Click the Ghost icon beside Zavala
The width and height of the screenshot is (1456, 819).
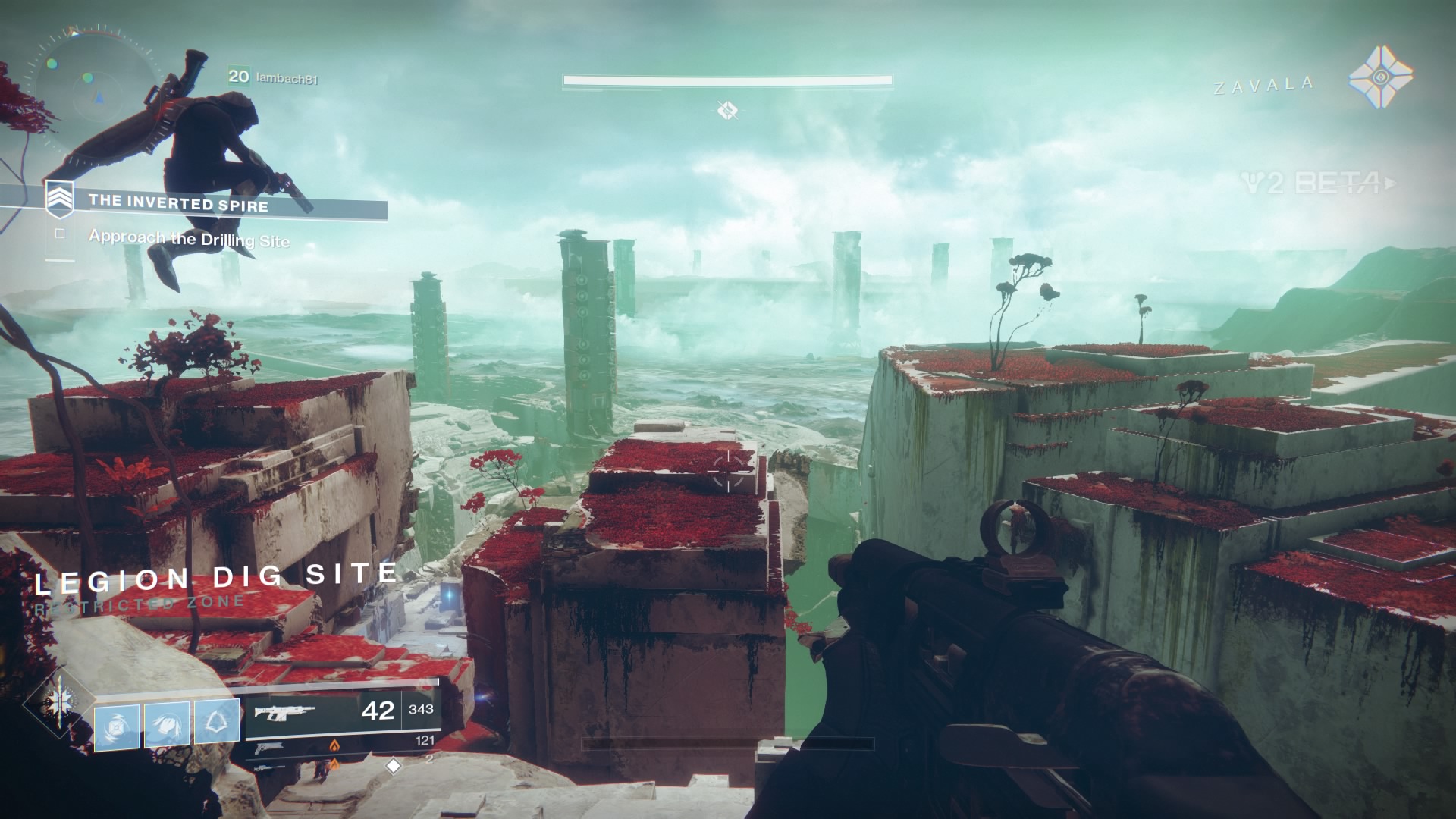tap(1381, 80)
